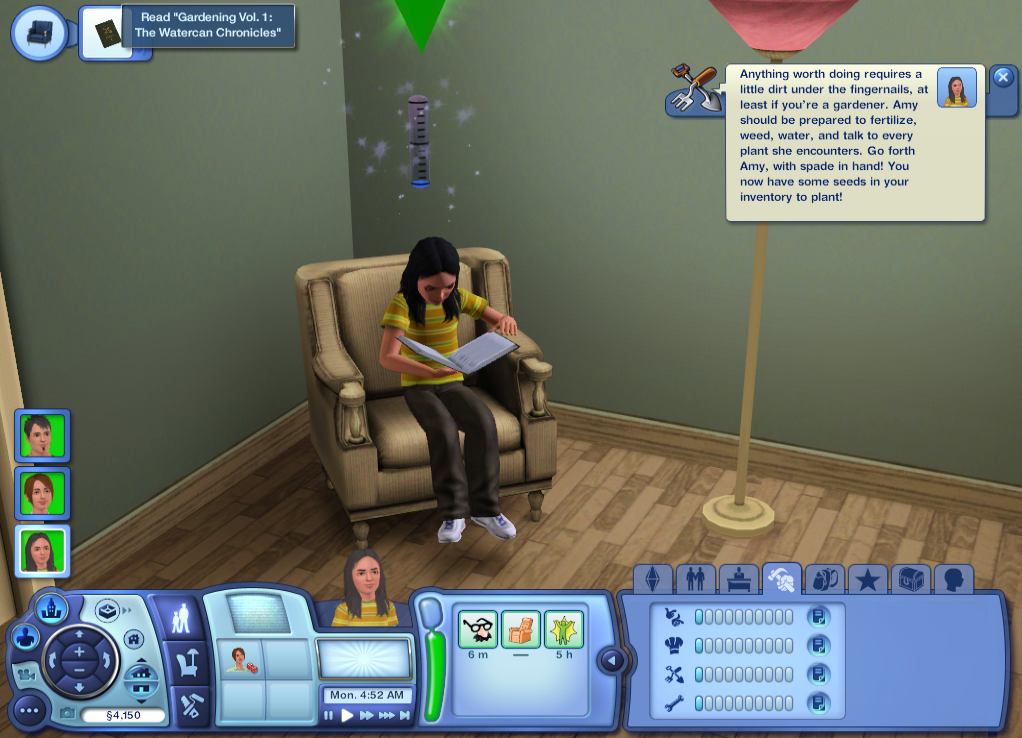Open the Inventory backpack tab
Viewport: 1022px width, 738px height.
pos(824,579)
